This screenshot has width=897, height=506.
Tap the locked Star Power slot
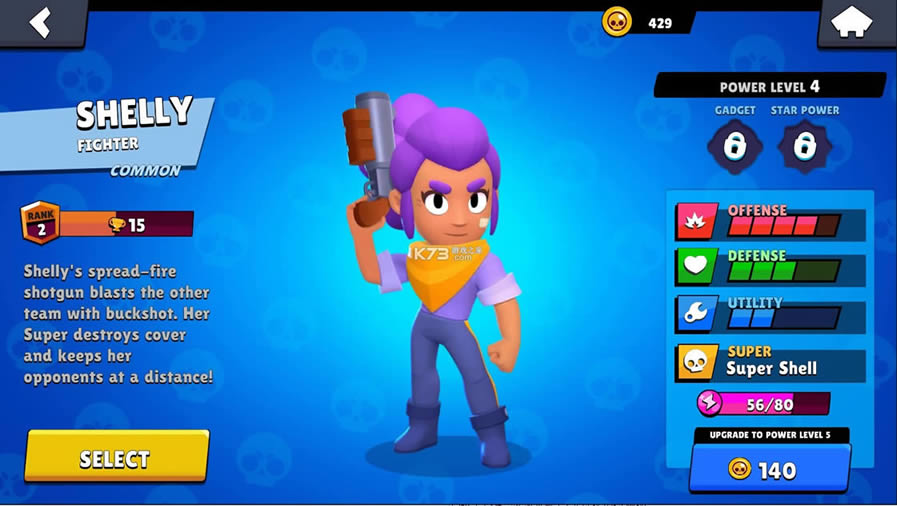[x=805, y=147]
